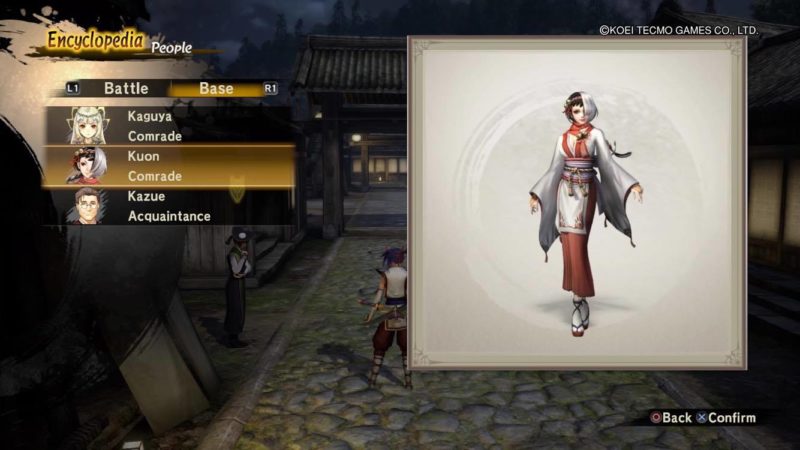Switch to the Base tab
The width and height of the screenshot is (800, 450).
[216, 89]
